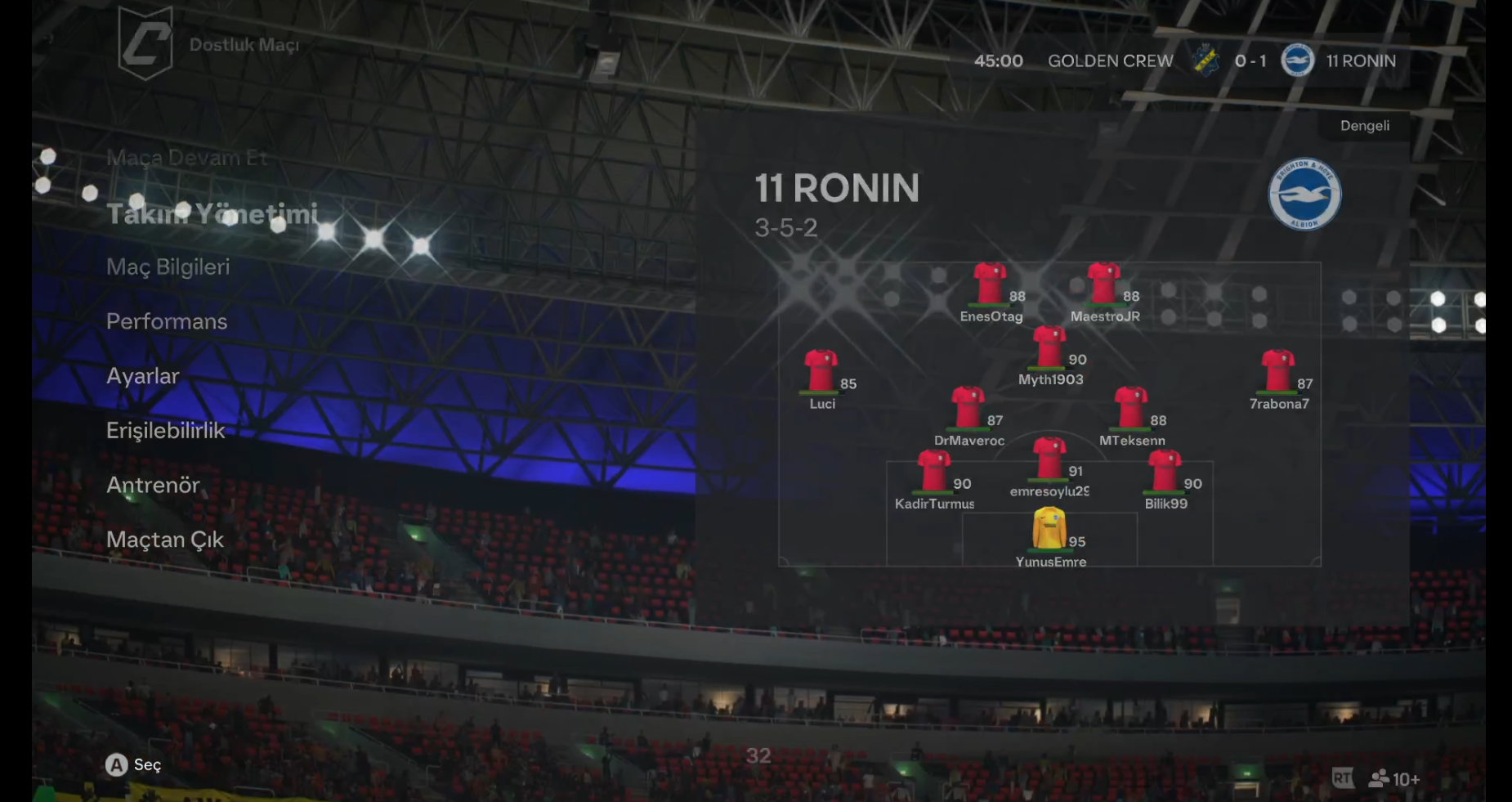The image size is (1512, 802).
Task: Open the Antrenör menu entry
Action: (x=153, y=486)
